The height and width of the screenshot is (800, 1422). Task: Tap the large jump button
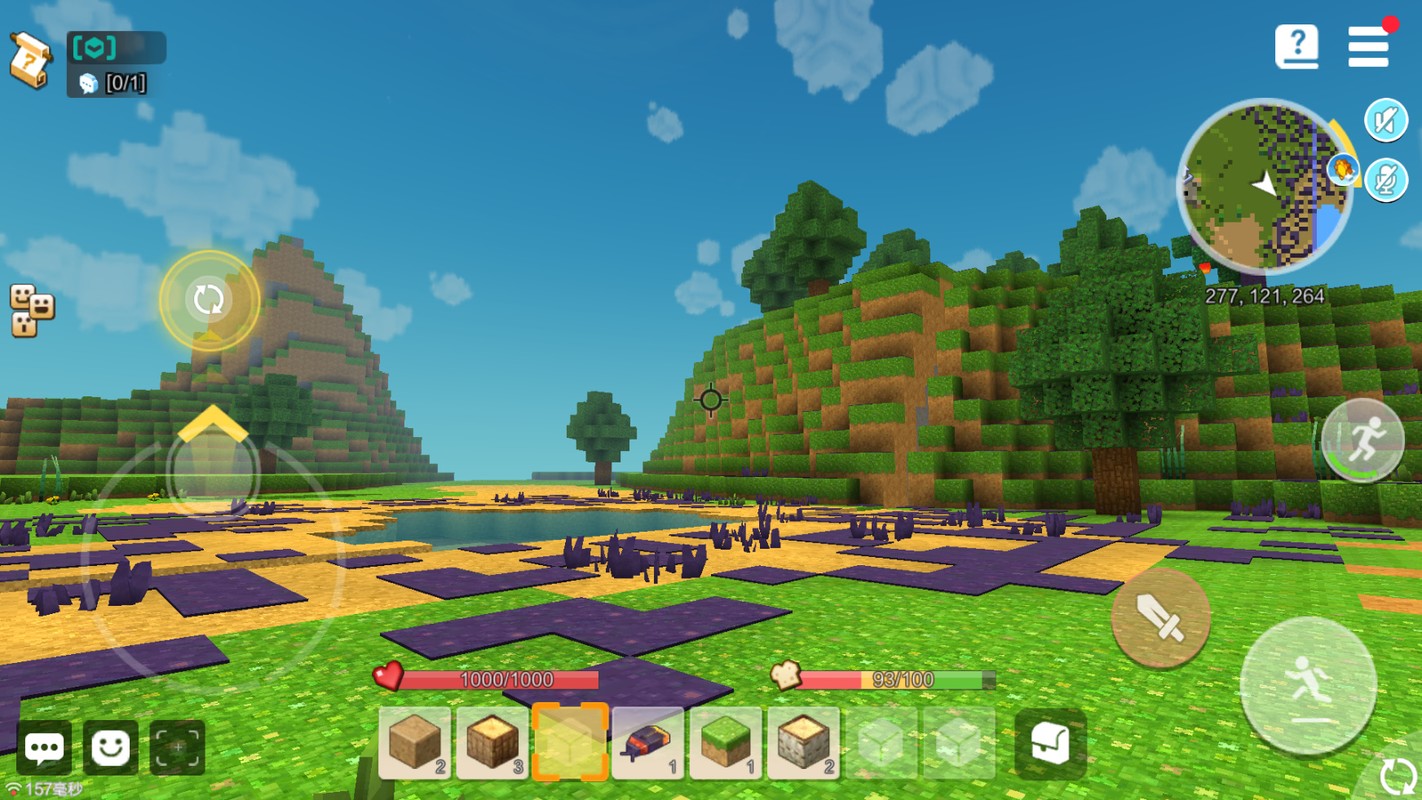[1308, 686]
